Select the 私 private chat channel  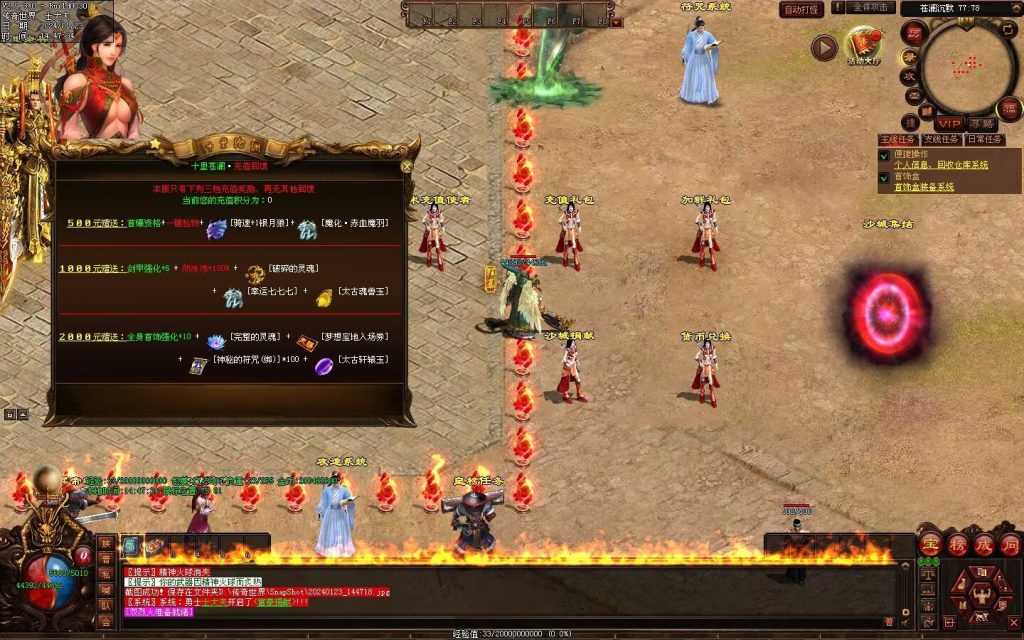(x=105, y=576)
